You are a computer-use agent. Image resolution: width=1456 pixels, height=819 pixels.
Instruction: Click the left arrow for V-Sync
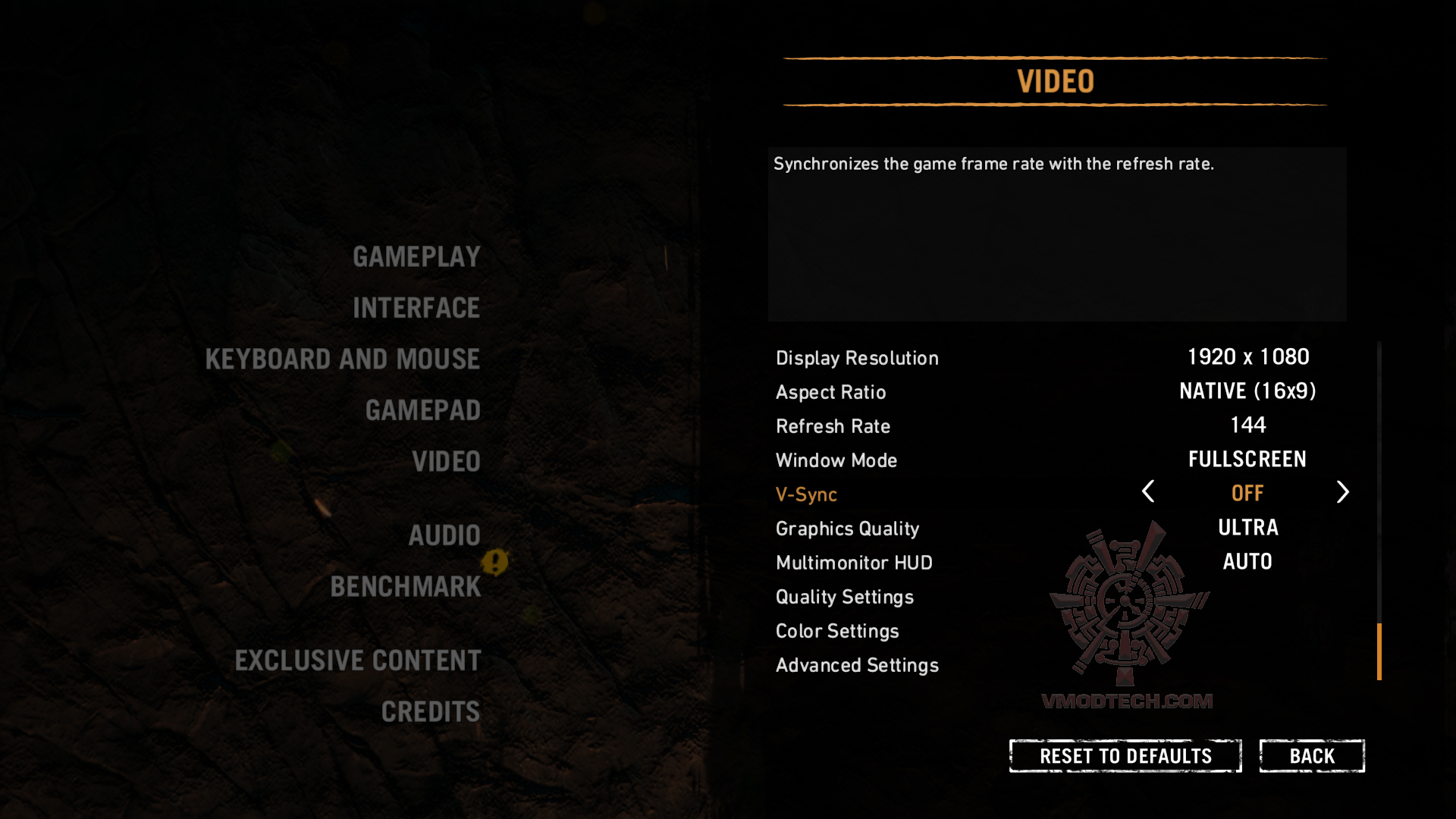tap(1148, 492)
